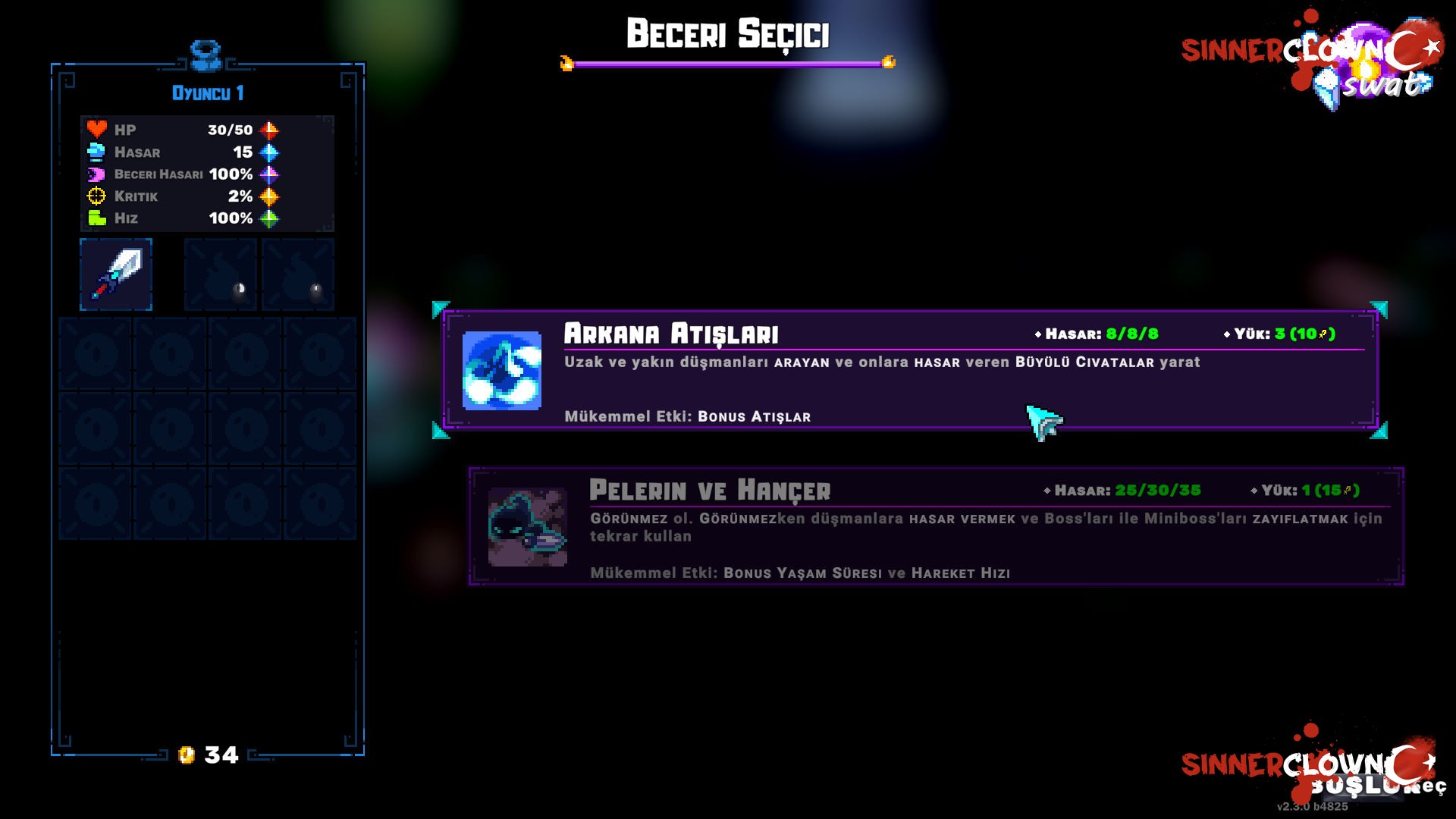Select the Pelerin ve Hançer skill
The width and height of the screenshot is (1456, 819).
936,526
